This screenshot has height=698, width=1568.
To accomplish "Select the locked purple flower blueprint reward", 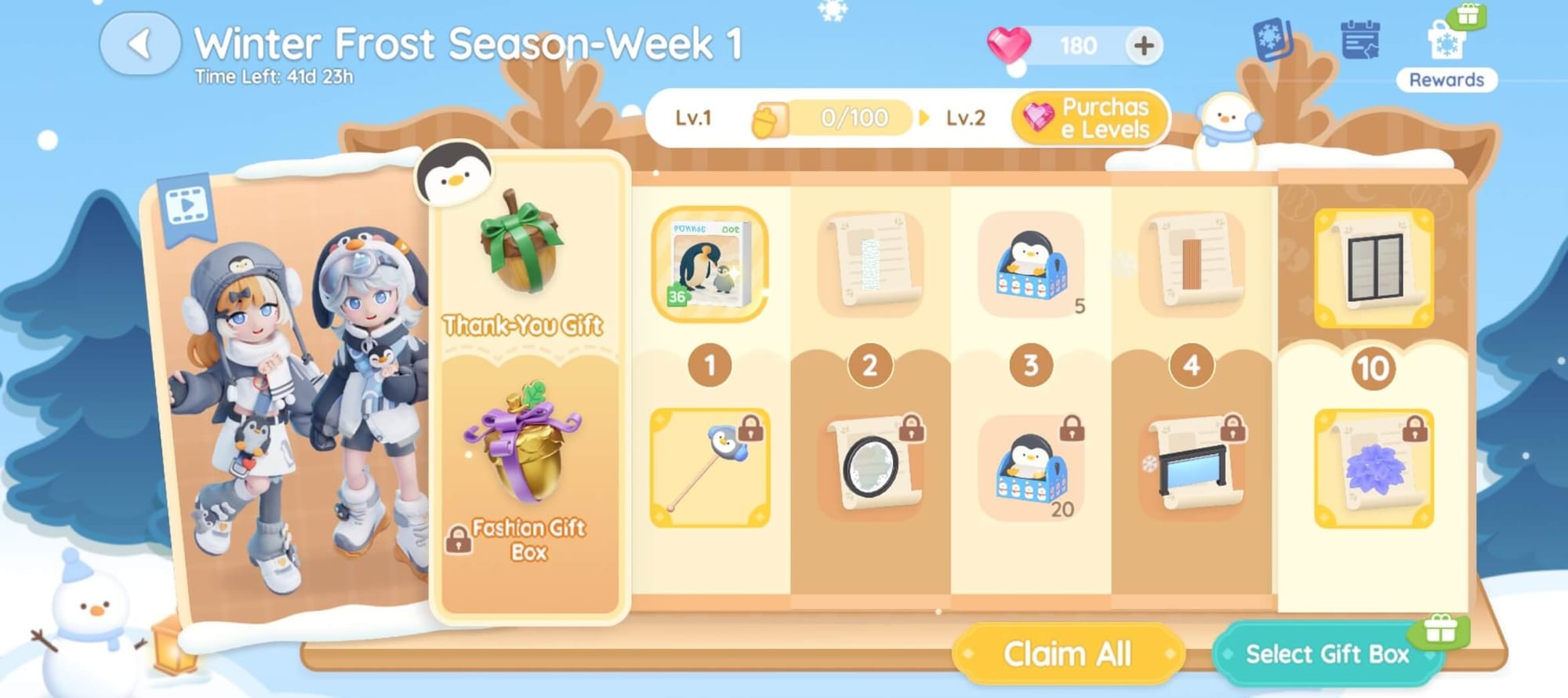I will click(x=1374, y=468).
